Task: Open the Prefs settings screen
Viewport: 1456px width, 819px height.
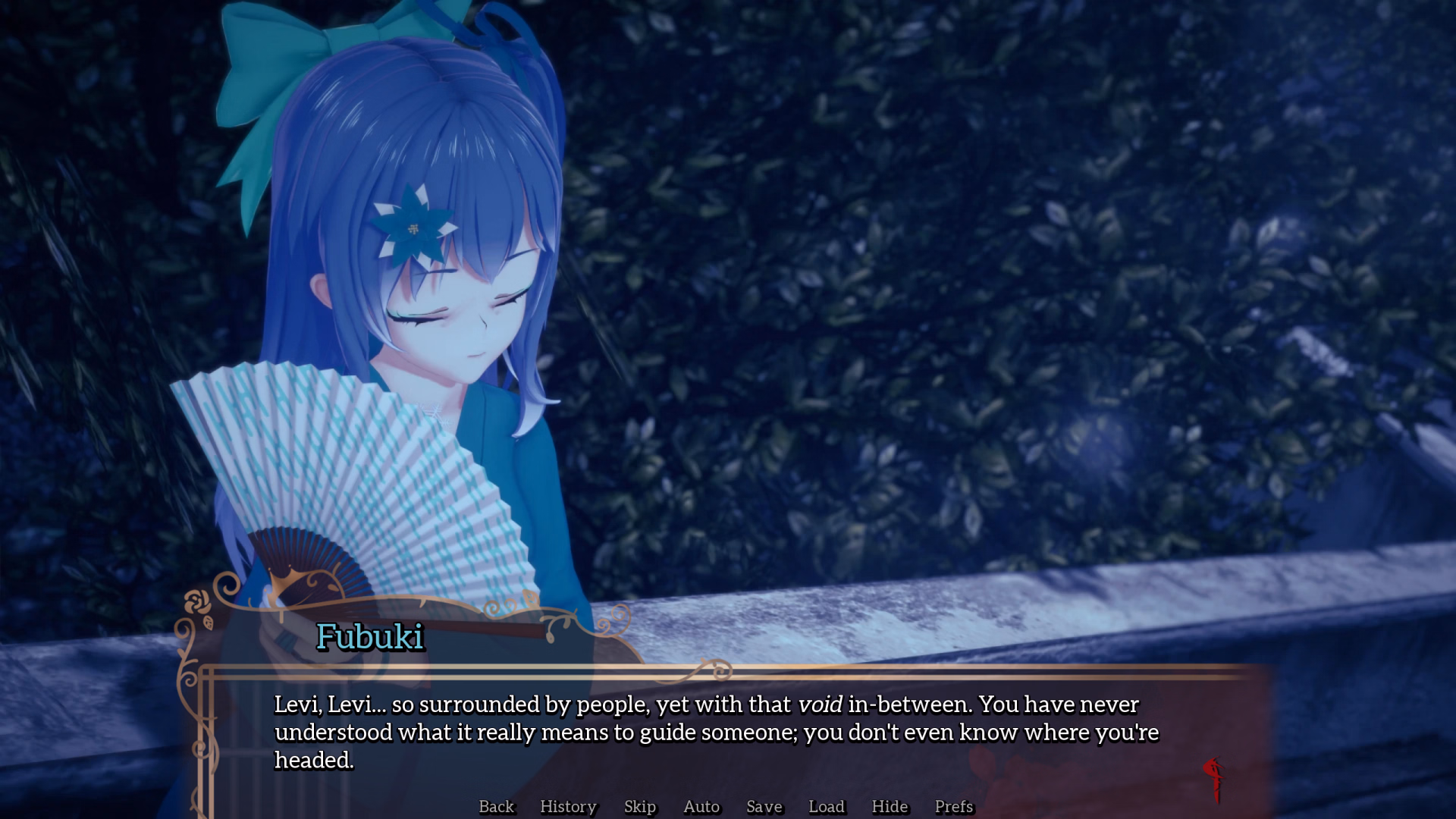Action: [x=953, y=806]
